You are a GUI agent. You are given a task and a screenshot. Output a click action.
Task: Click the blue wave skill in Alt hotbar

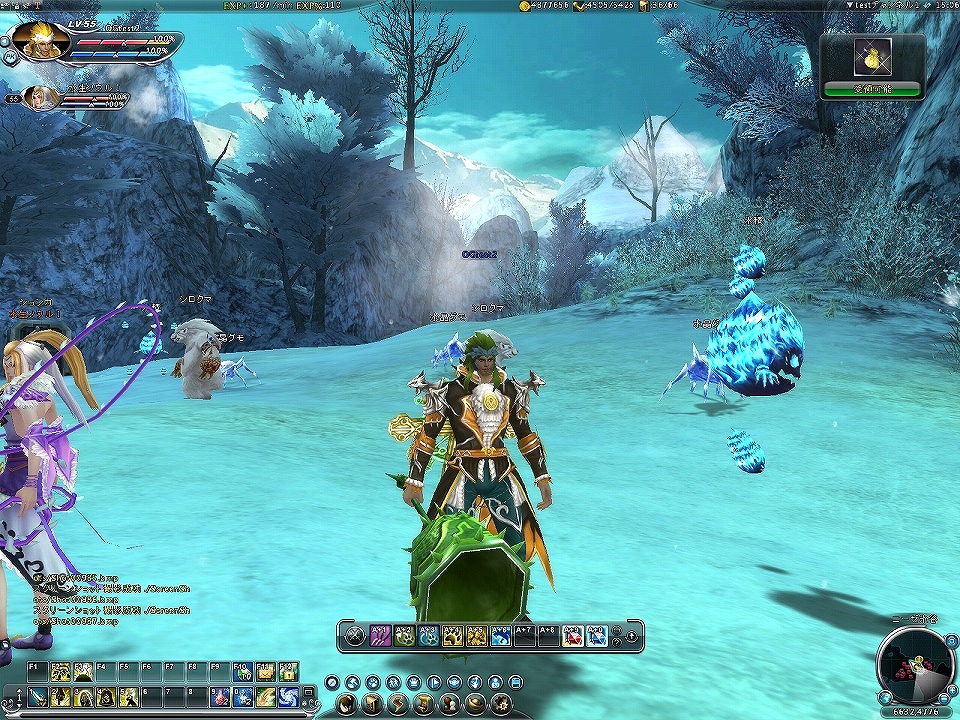[x=500, y=635]
